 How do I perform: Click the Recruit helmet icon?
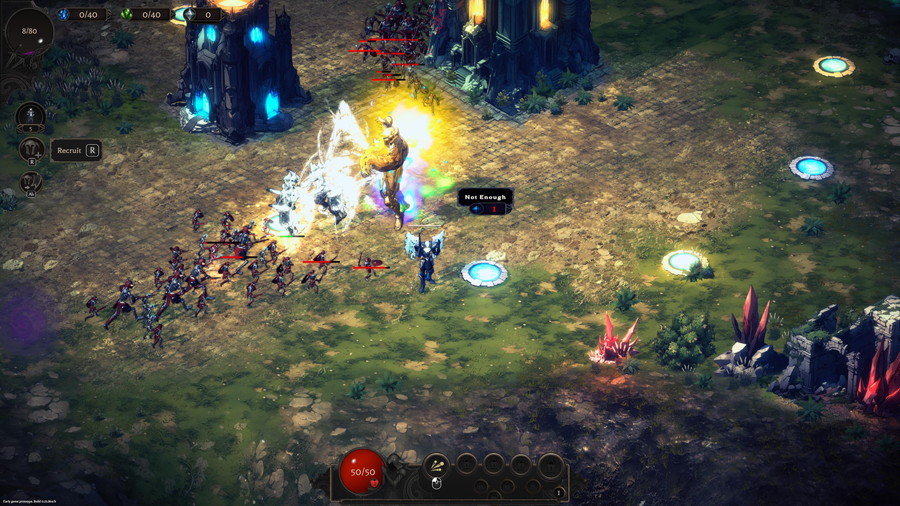31,149
